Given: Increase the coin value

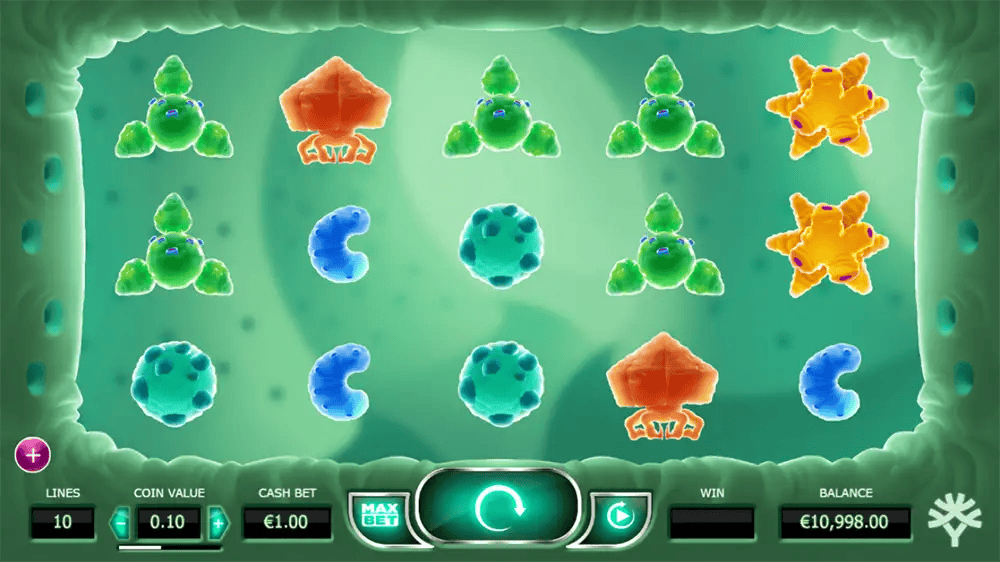Looking at the screenshot, I should click(218, 522).
